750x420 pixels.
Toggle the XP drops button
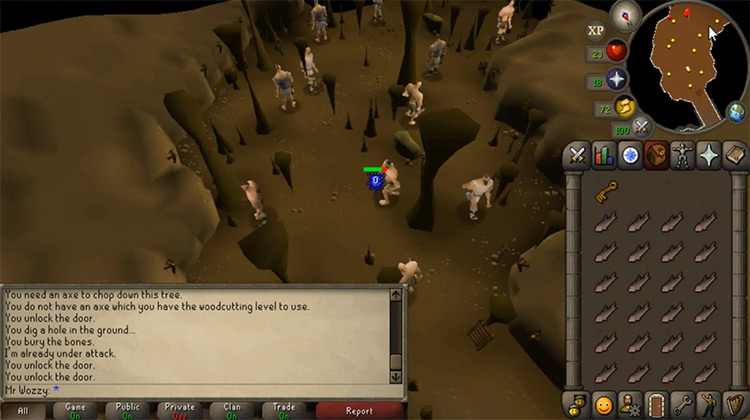tap(596, 31)
